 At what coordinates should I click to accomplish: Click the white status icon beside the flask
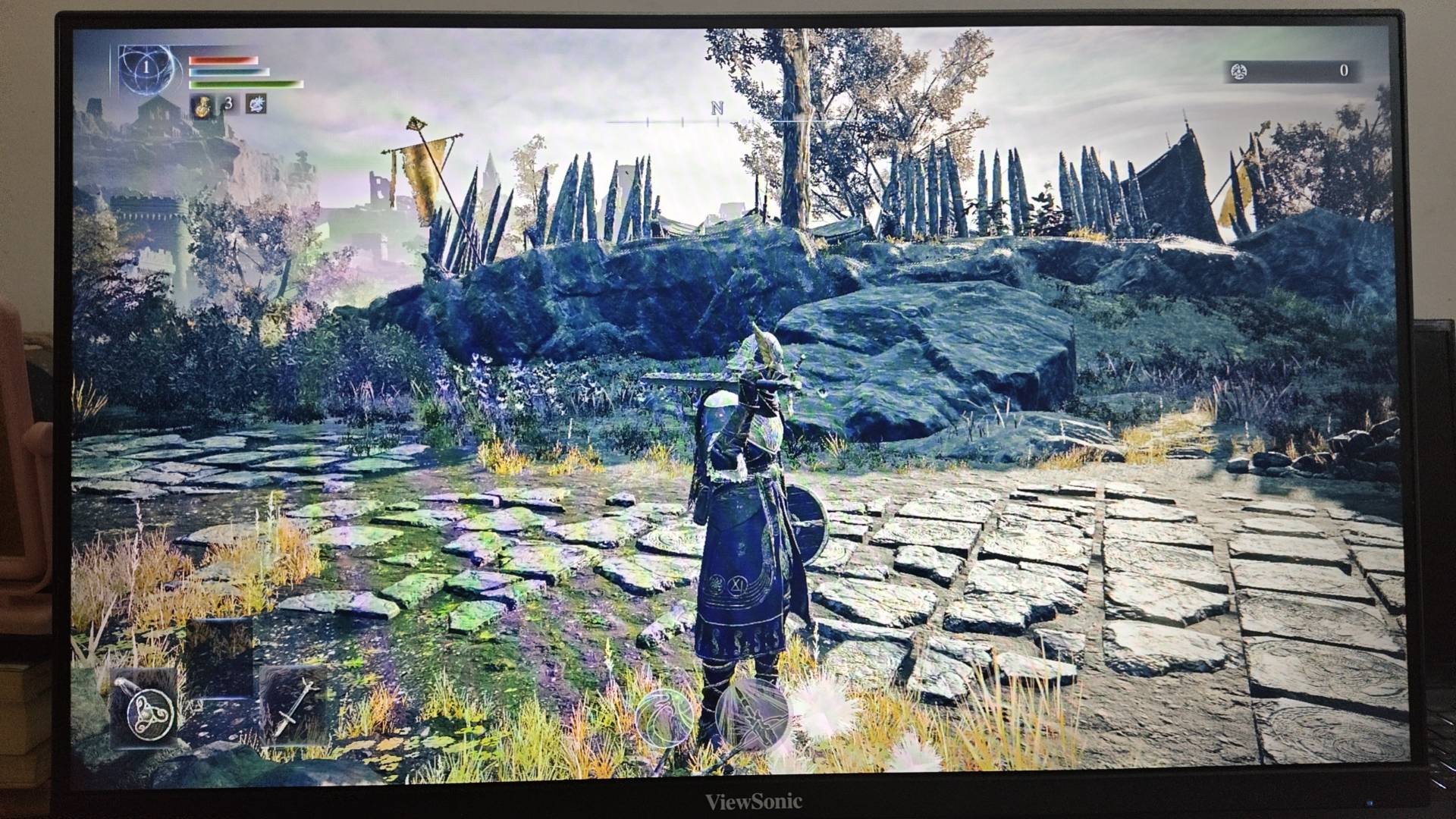pyautogui.click(x=256, y=105)
